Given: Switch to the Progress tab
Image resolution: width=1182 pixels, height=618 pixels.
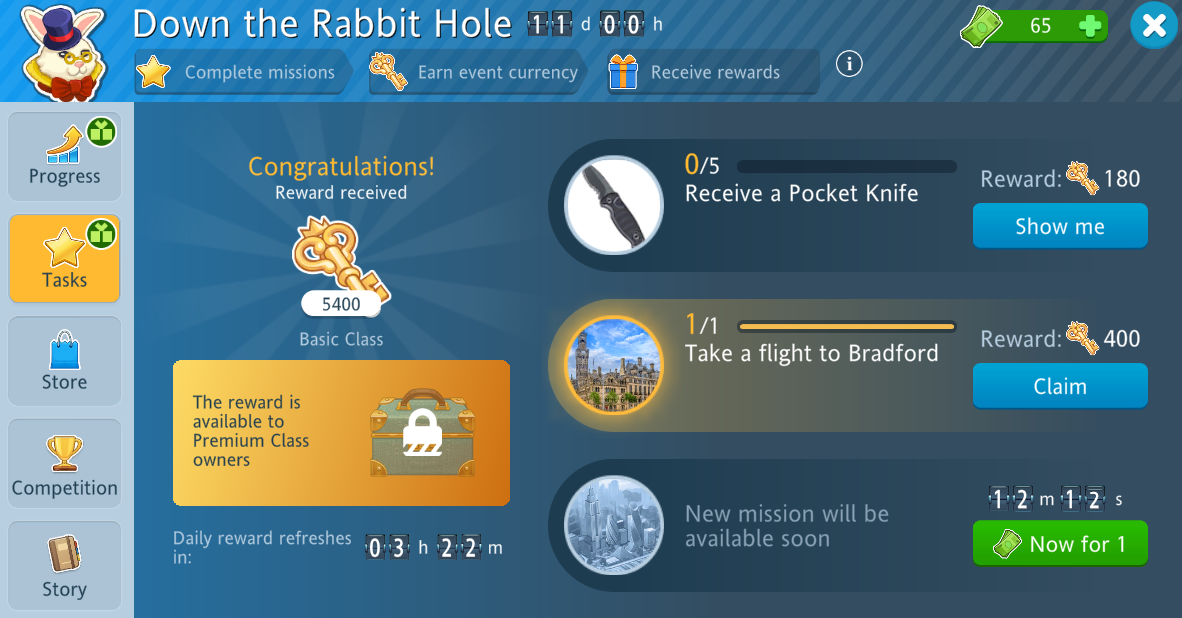Looking at the screenshot, I should pyautogui.click(x=65, y=157).
